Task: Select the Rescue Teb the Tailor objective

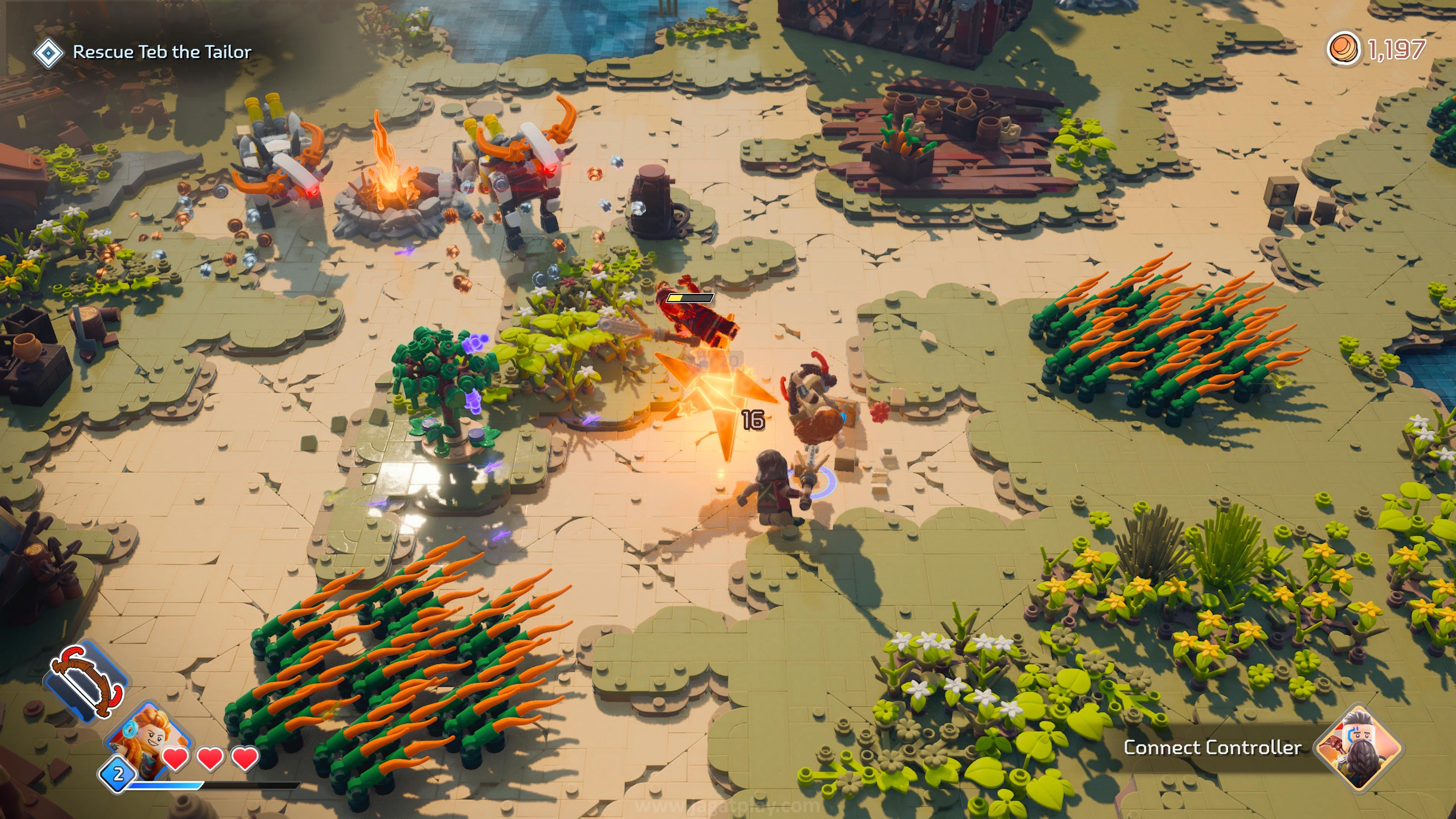Action: point(162,52)
